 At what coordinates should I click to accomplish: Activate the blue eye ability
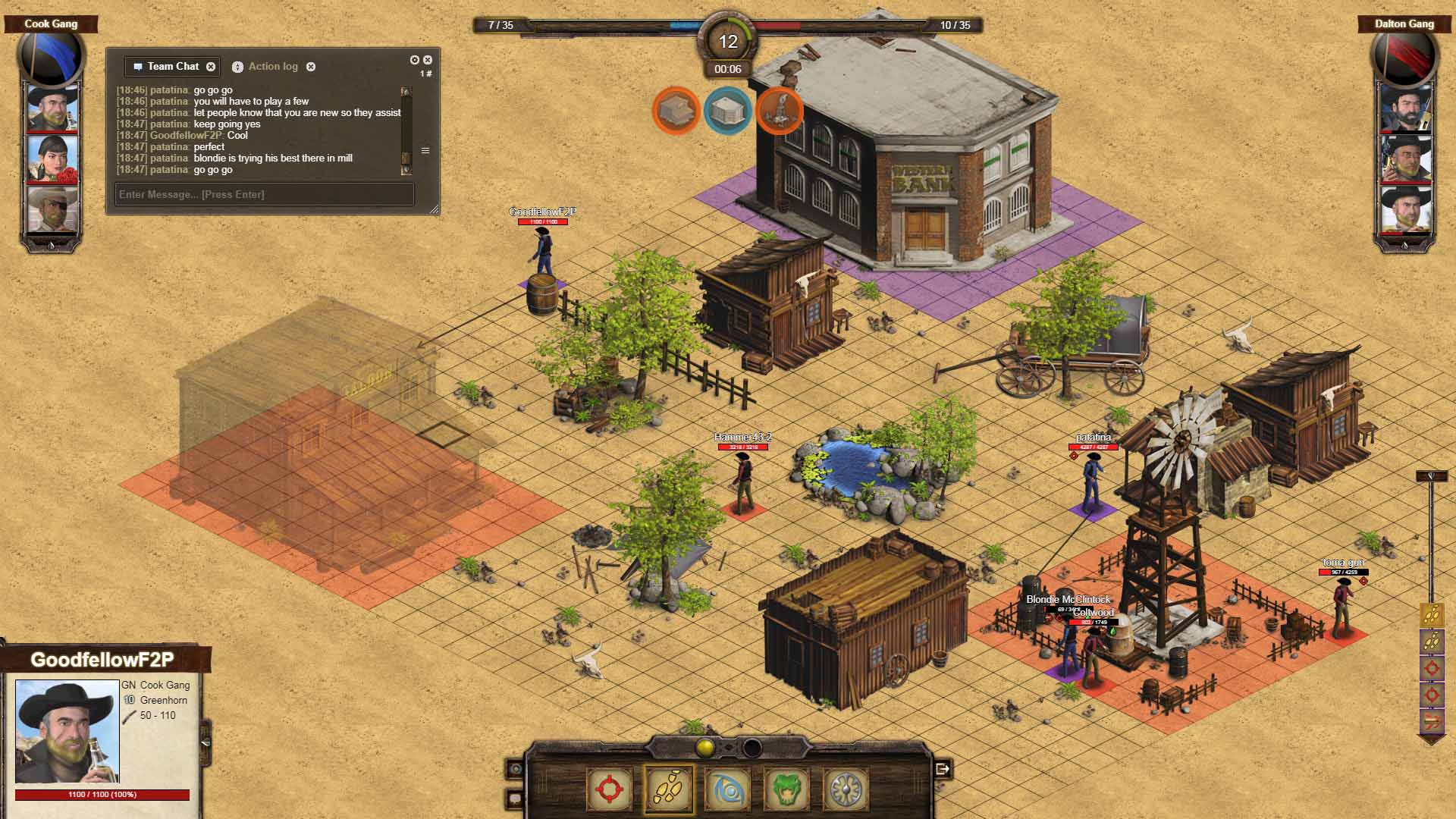click(727, 789)
